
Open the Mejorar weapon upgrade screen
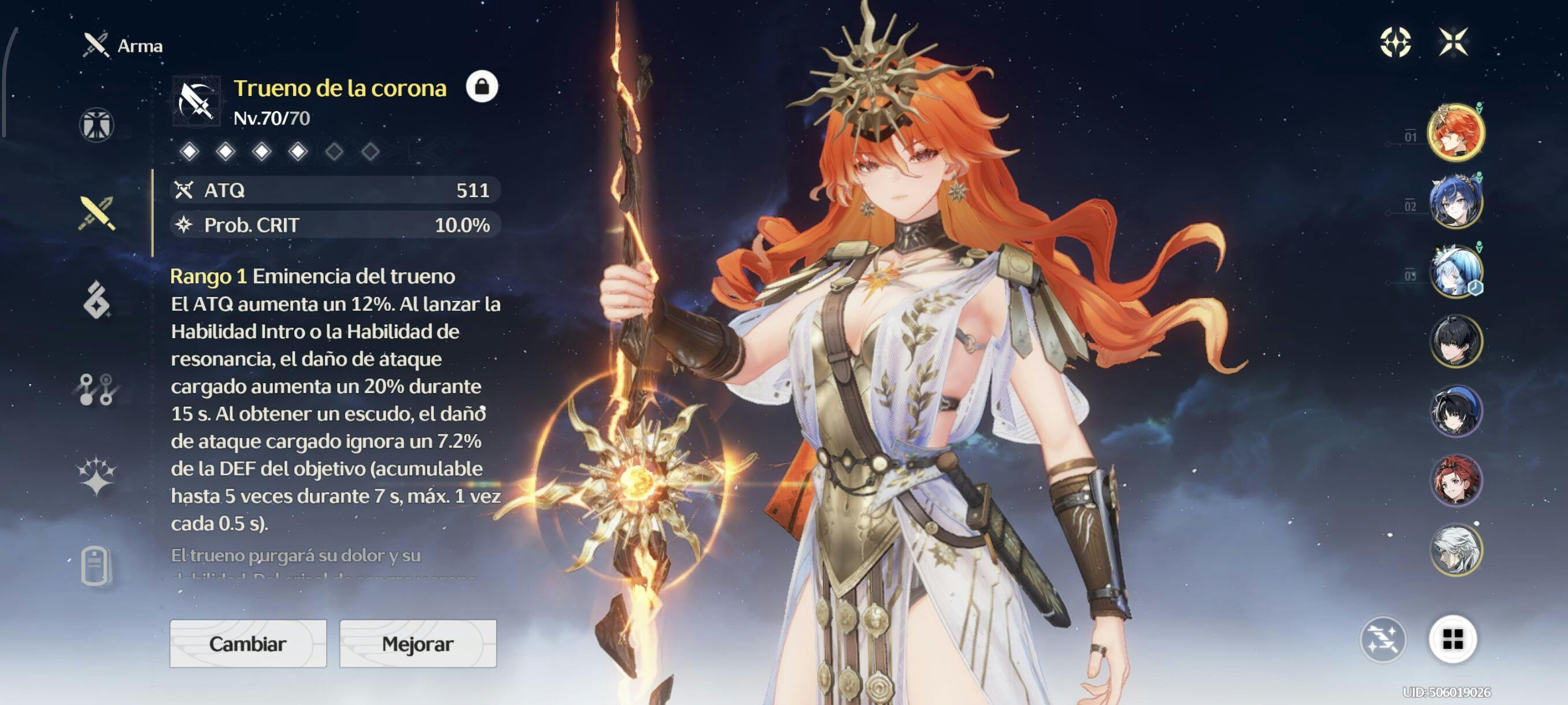click(417, 643)
